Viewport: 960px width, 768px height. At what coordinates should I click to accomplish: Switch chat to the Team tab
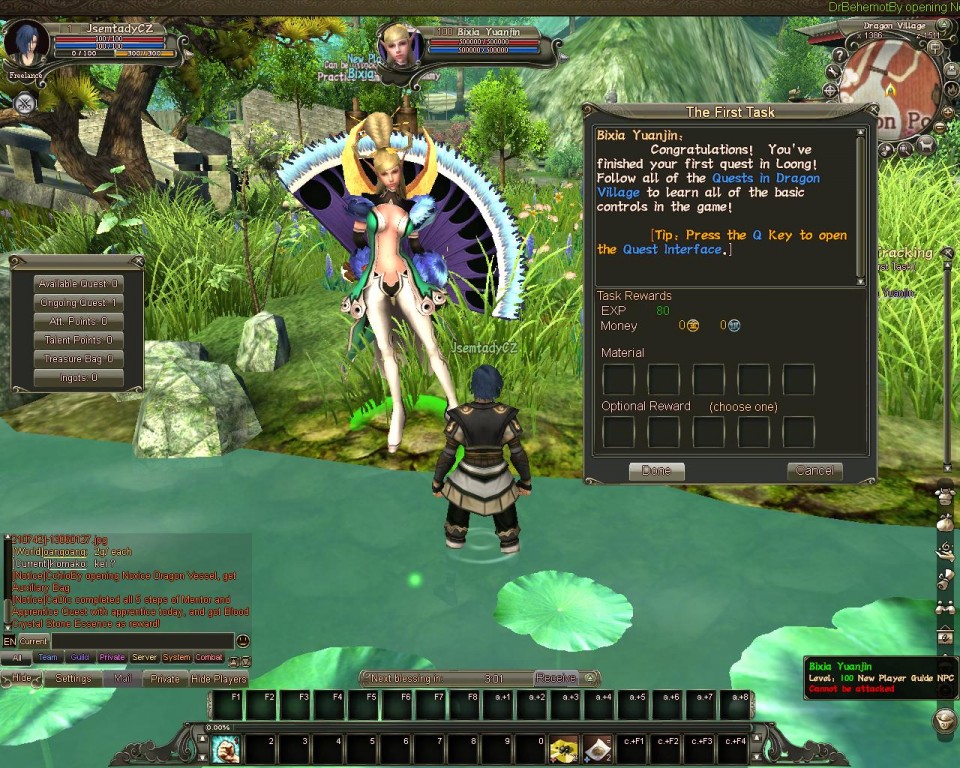47,658
